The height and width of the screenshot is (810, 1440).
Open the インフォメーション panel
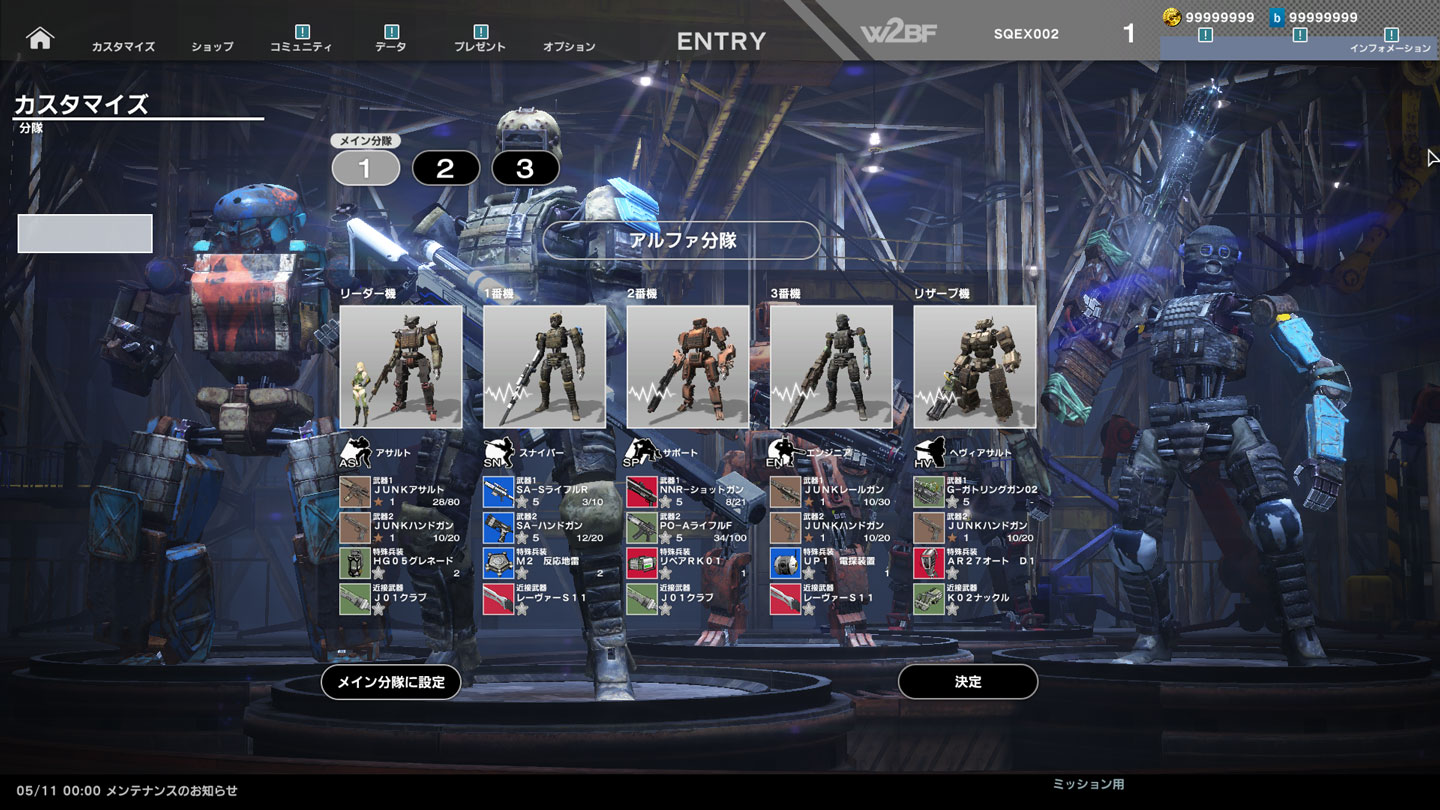pos(1390,48)
